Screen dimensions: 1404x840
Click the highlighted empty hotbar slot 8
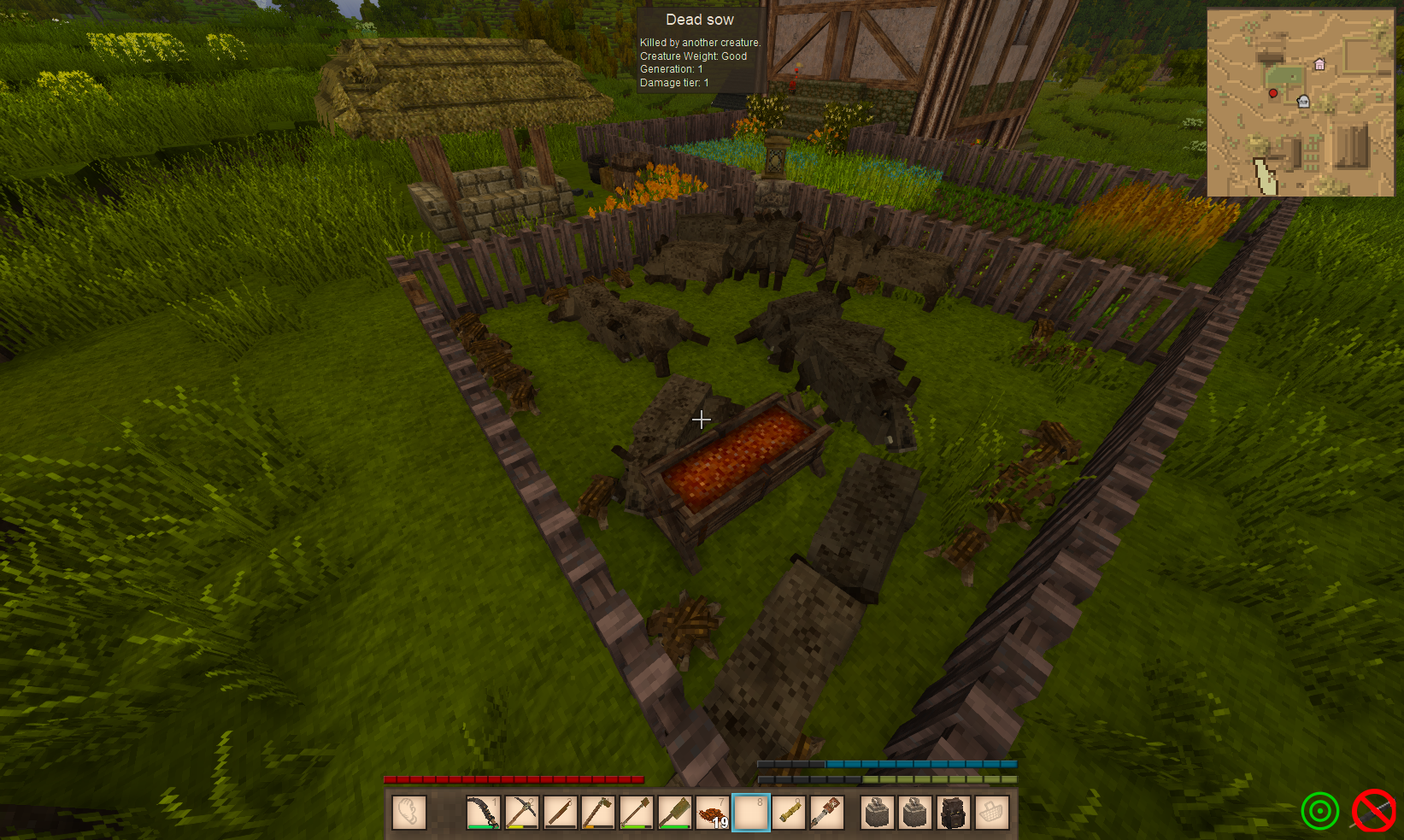[751, 813]
